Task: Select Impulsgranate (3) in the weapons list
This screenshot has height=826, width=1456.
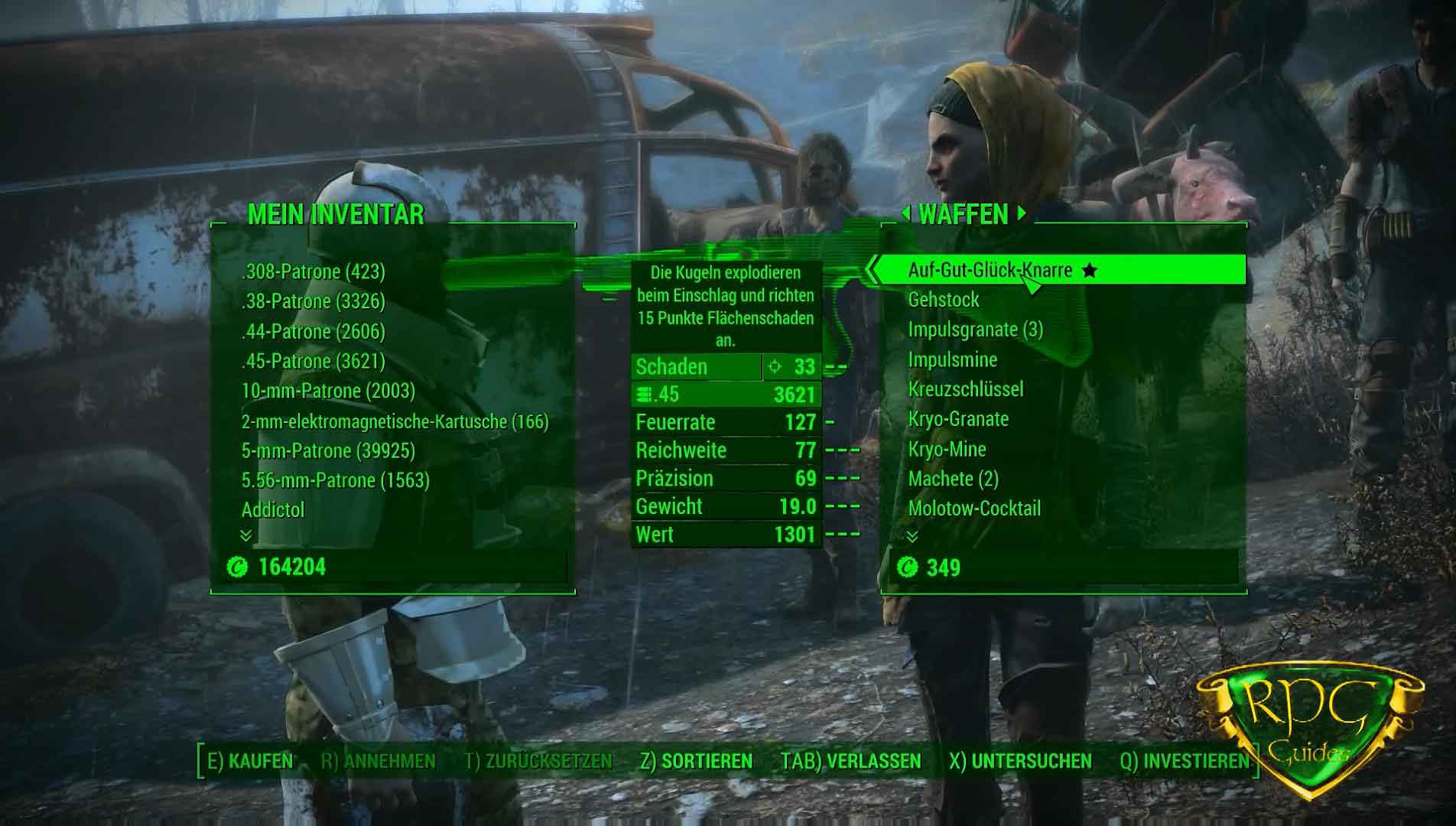Action: coord(975,330)
